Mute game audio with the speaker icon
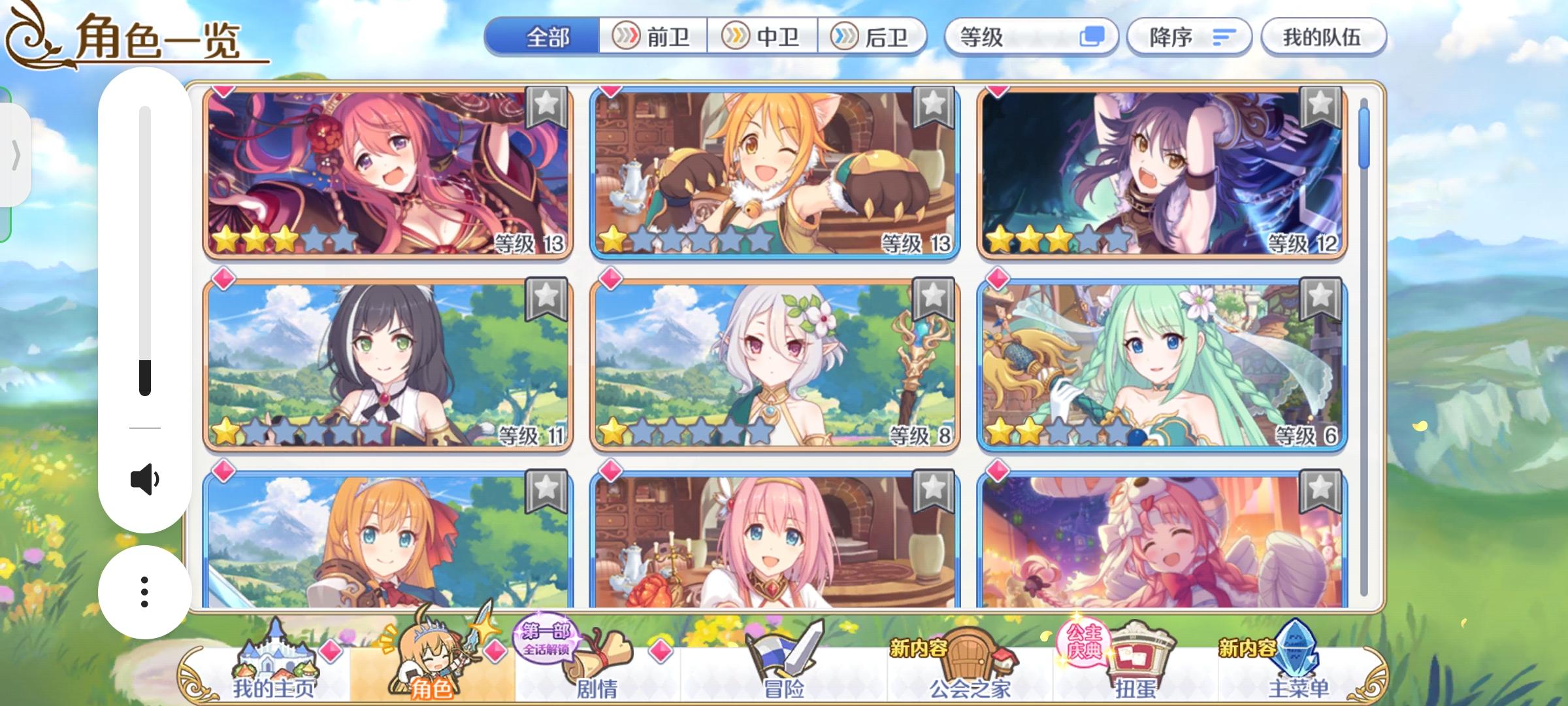 click(145, 479)
